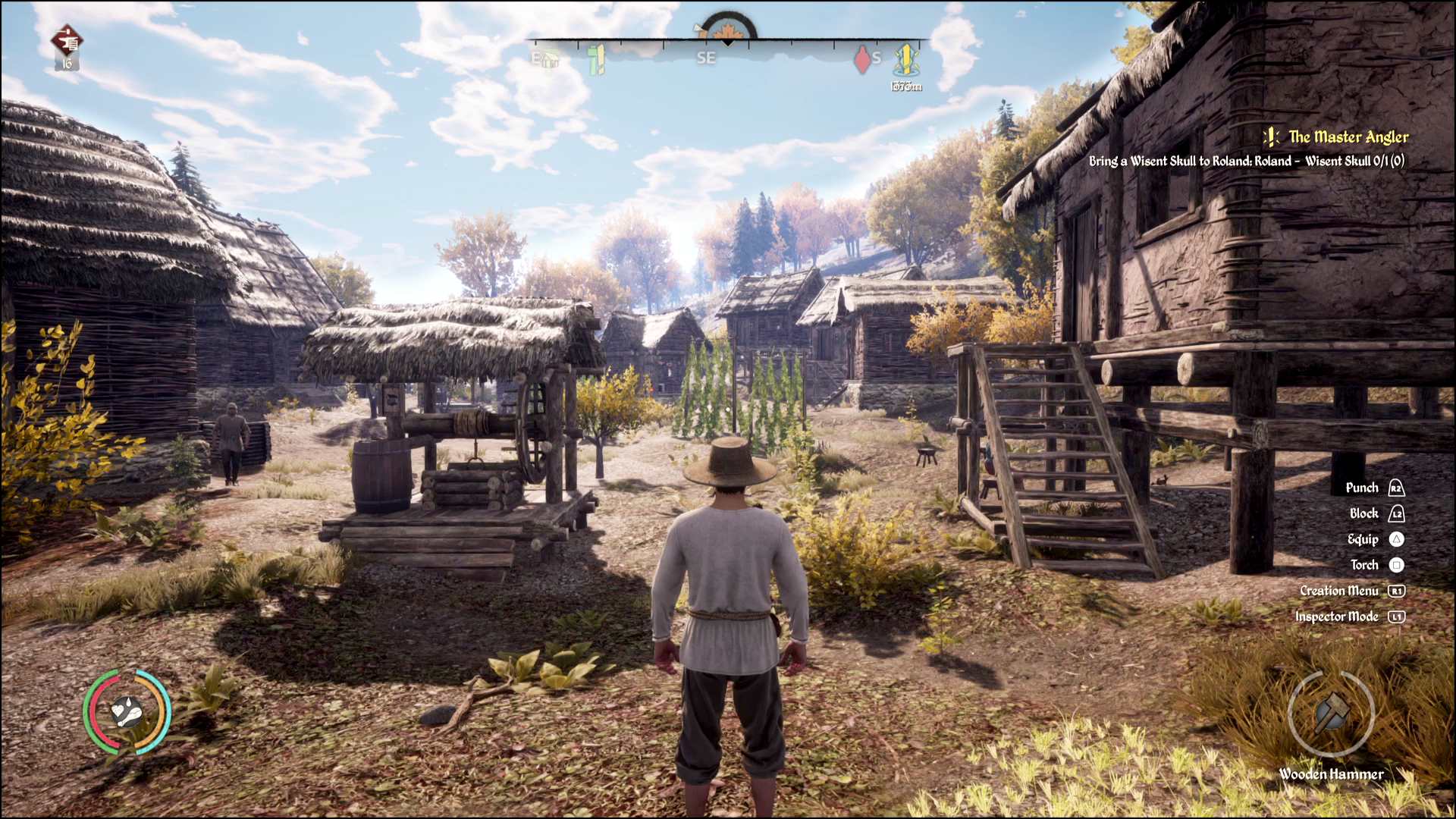Open The Master Angler quest tracker
Image resolution: width=1456 pixels, height=819 pixels.
coord(1348,137)
